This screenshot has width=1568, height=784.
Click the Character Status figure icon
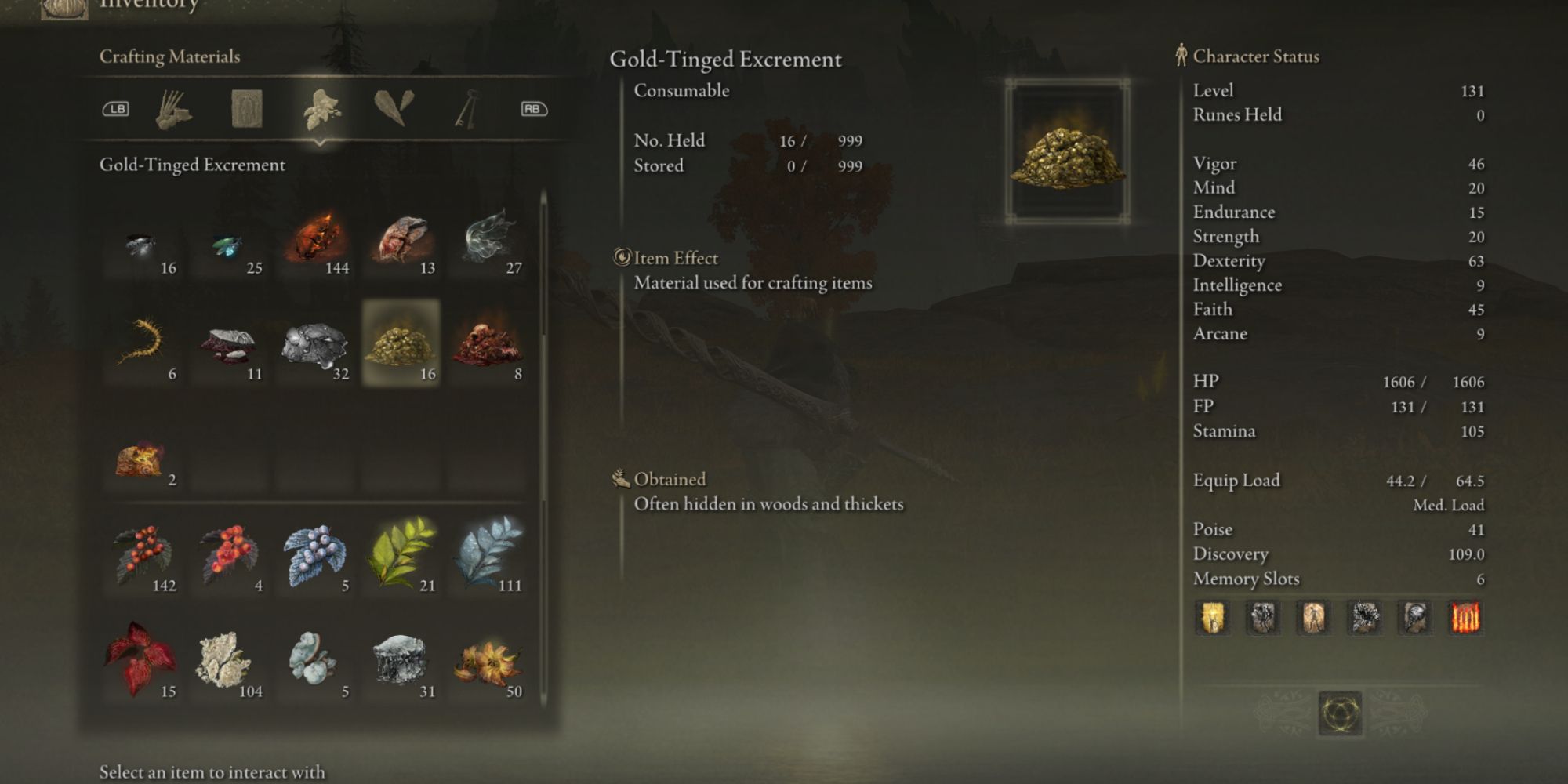1182,56
